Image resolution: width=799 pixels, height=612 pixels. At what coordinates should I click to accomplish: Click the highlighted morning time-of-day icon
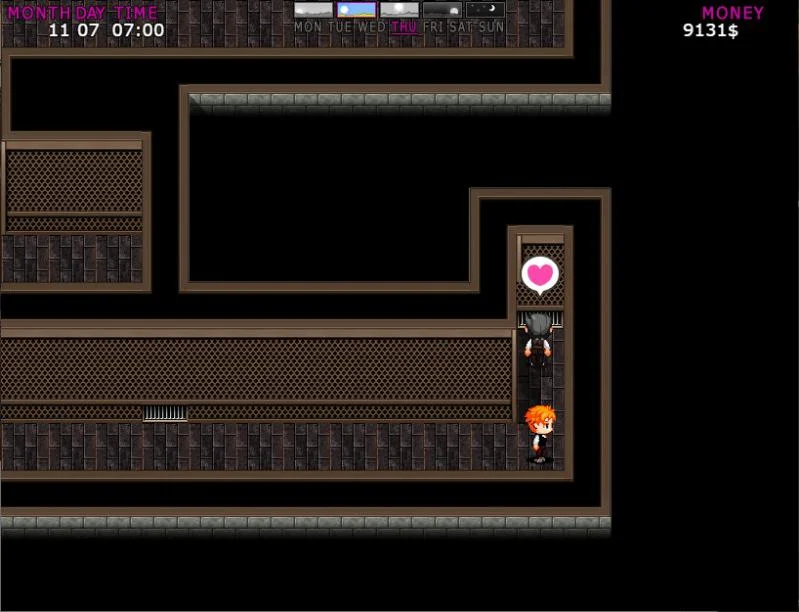point(357,10)
